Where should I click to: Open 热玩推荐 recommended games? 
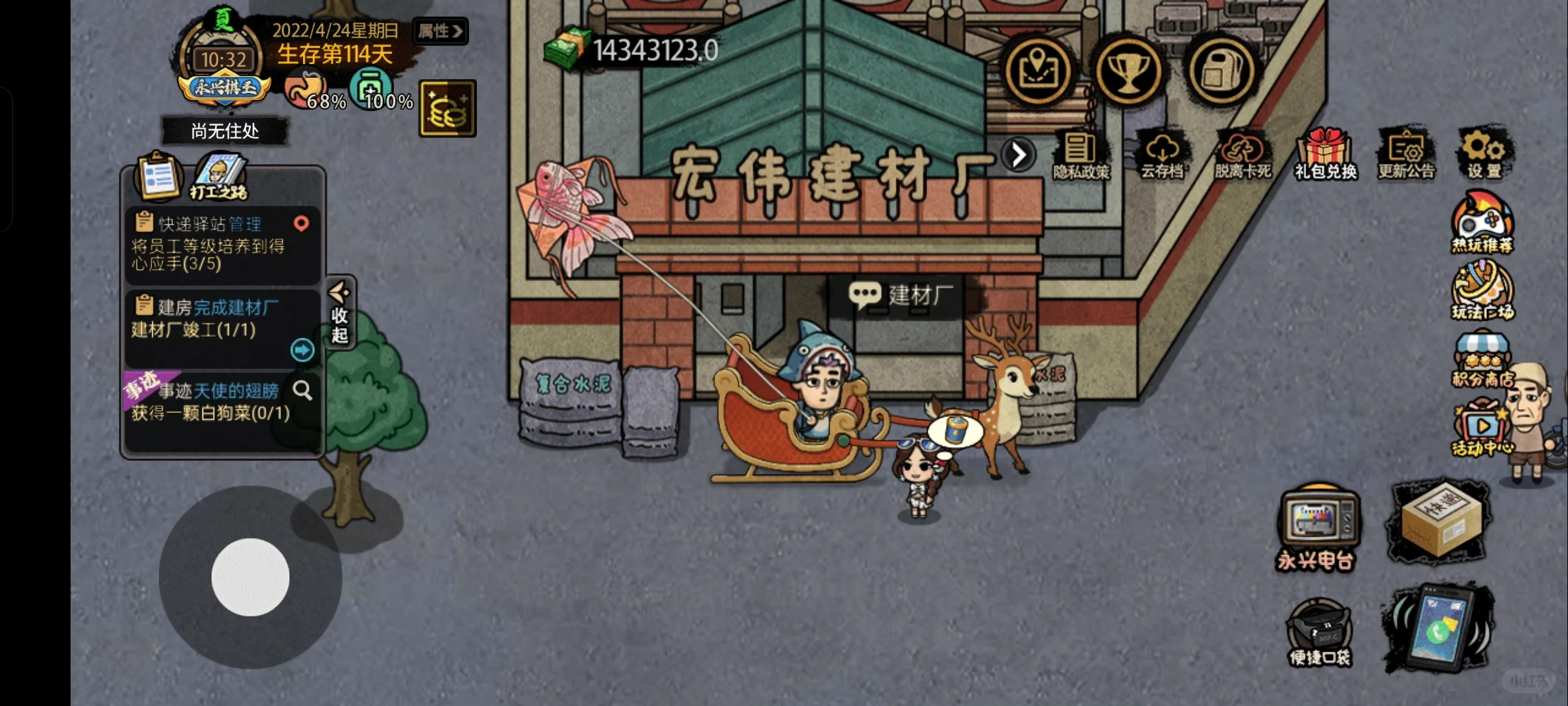1482,222
